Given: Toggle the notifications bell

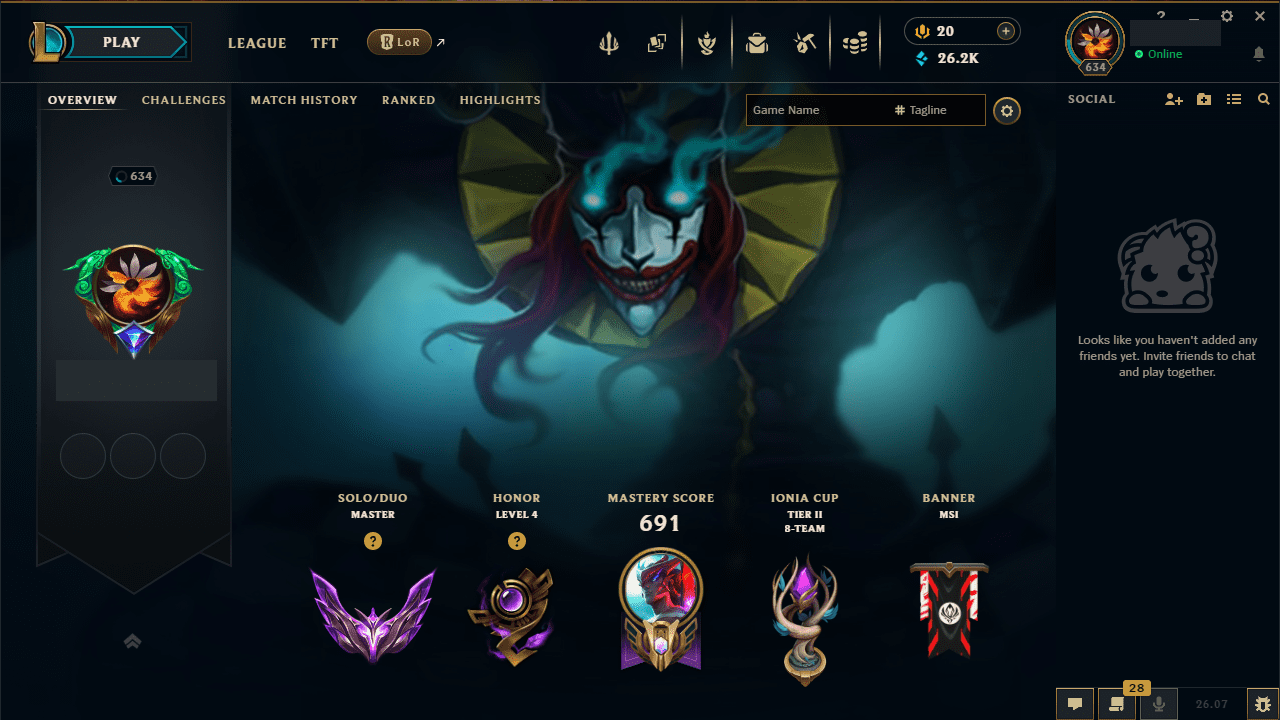Looking at the screenshot, I should [x=1259, y=54].
